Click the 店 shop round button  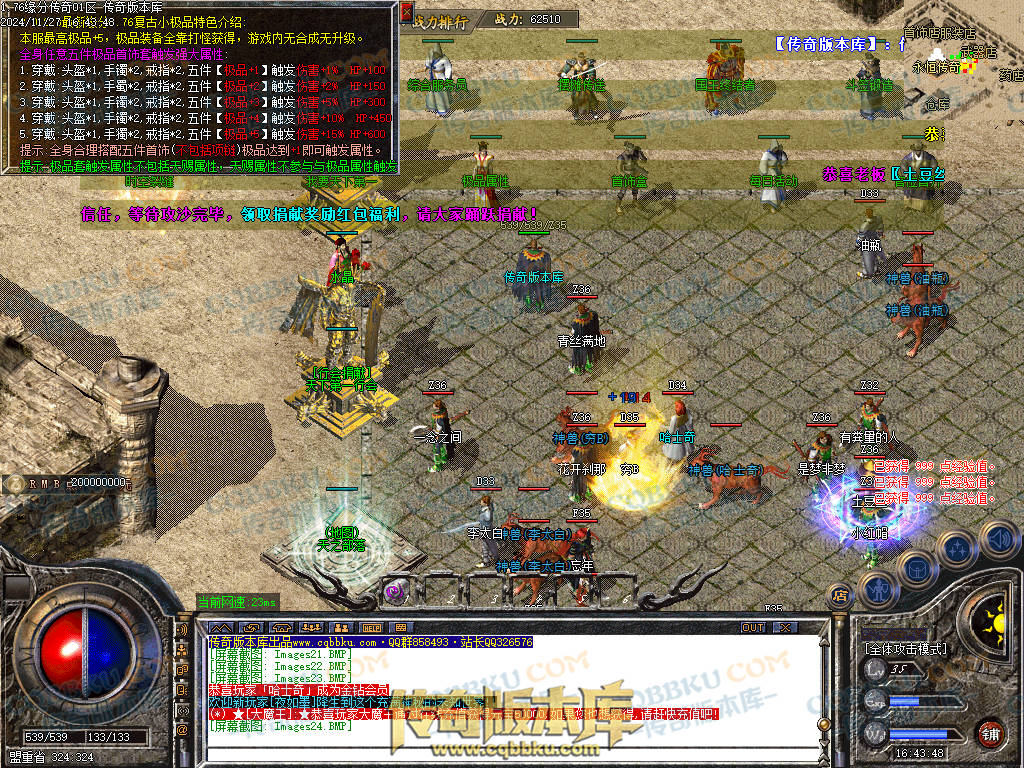tap(840, 597)
